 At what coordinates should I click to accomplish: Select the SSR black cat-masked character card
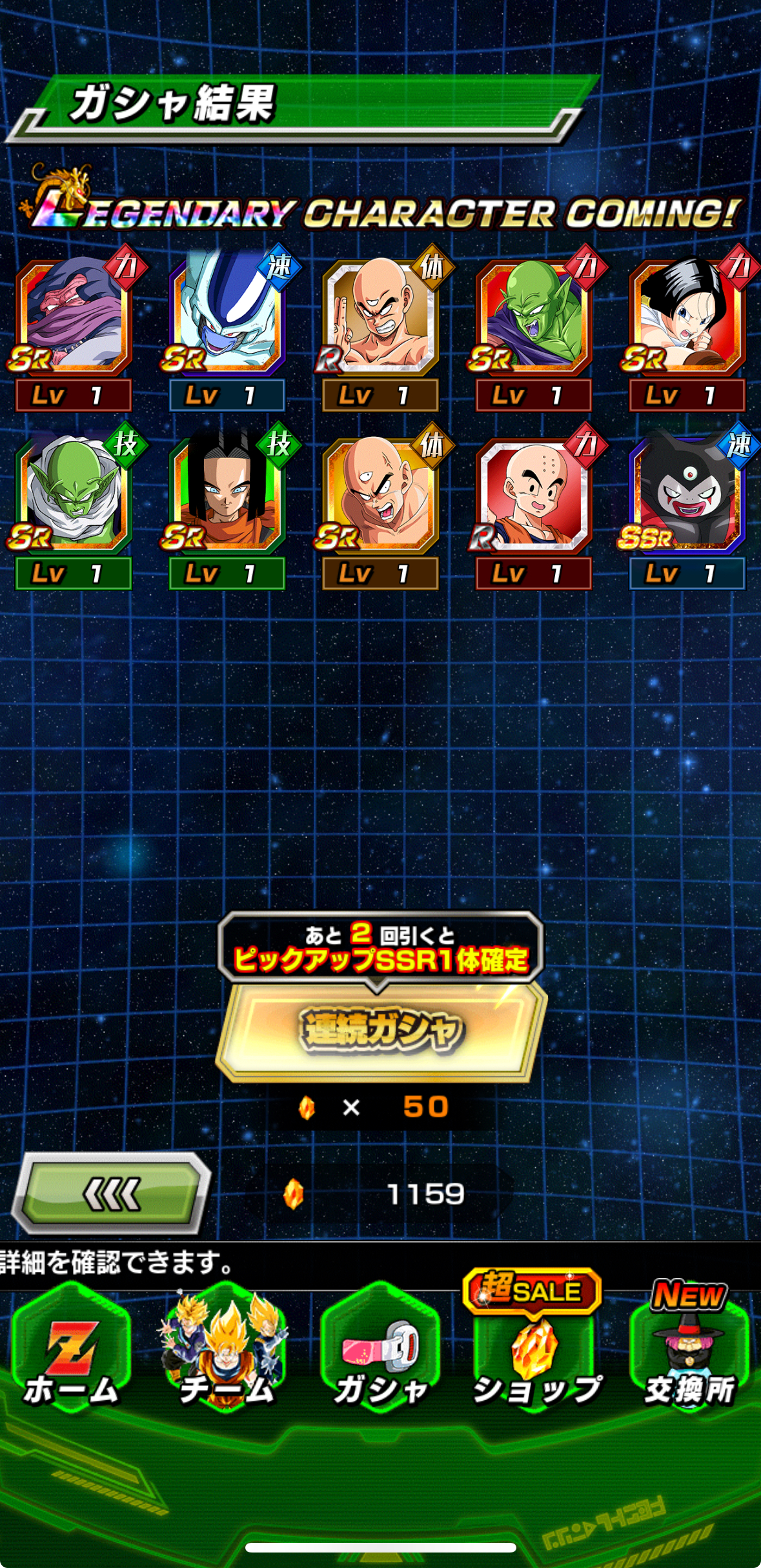[687, 495]
